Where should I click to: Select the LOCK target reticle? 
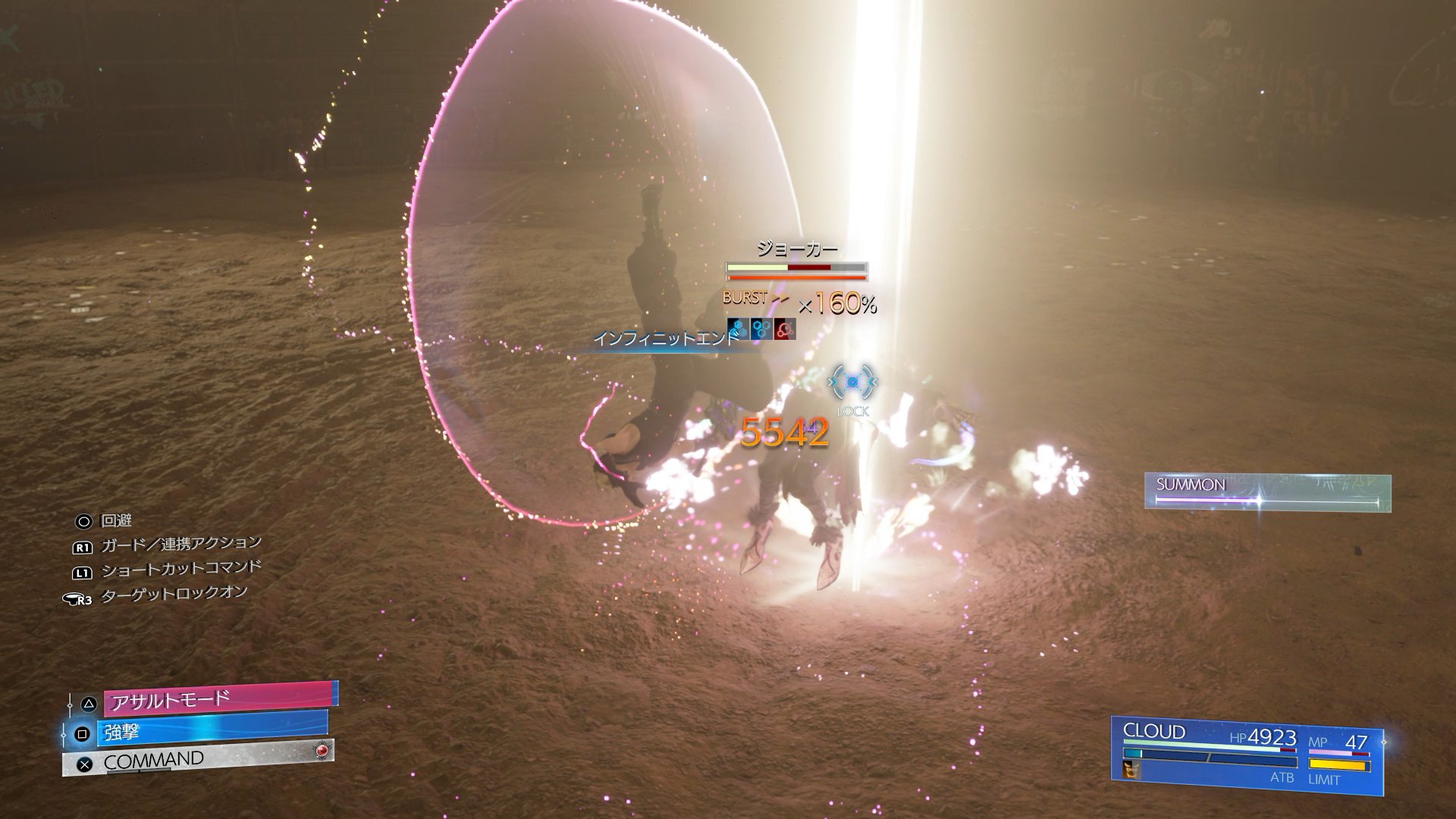(853, 381)
